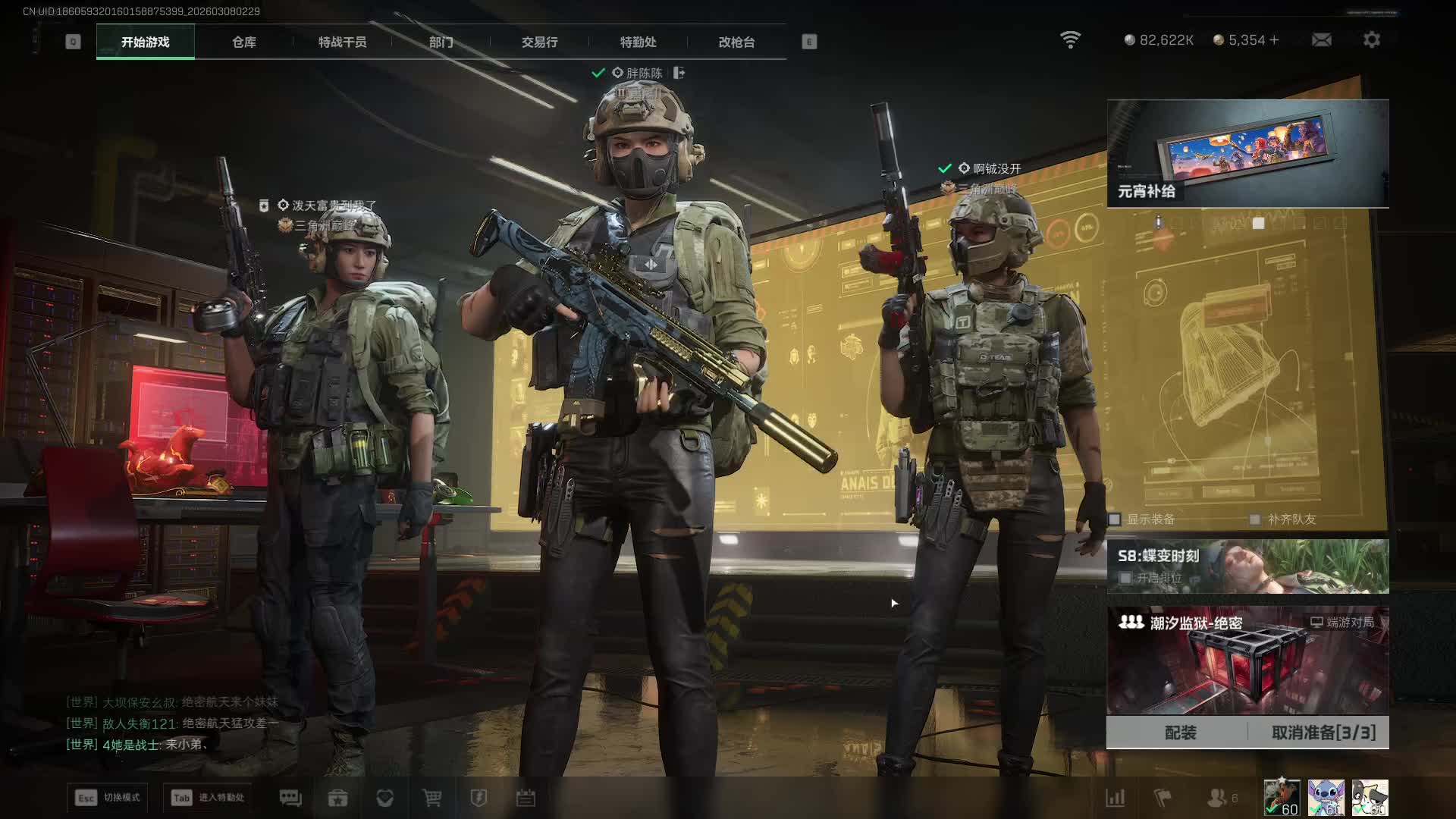Screen dimensions: 1456x819
Task: Open the 特勤处 tab
Action: click(x=638, y=42)
